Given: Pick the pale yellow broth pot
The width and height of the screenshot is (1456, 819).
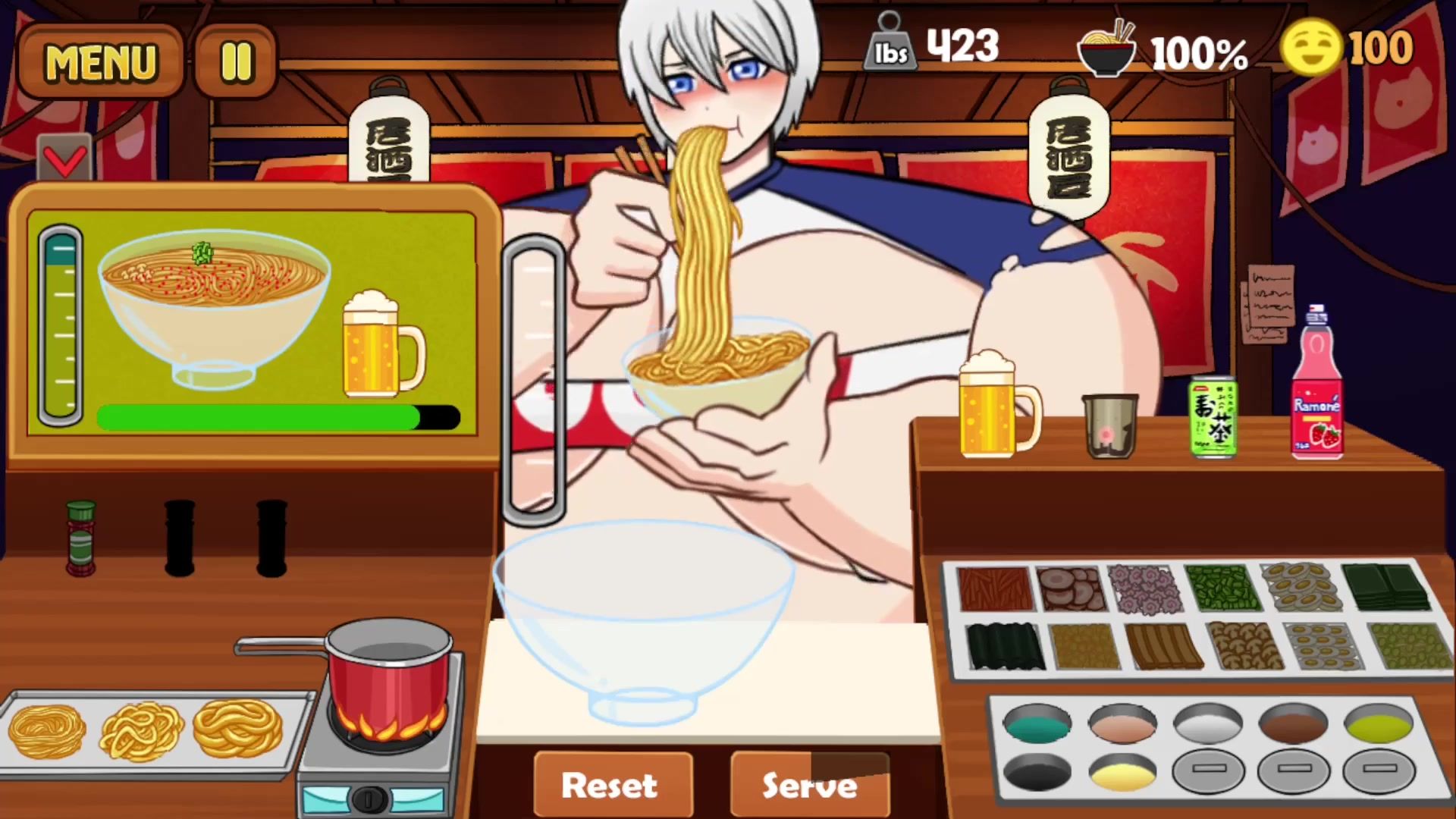Looking at the screenshot, I should tap(1122, 773).
